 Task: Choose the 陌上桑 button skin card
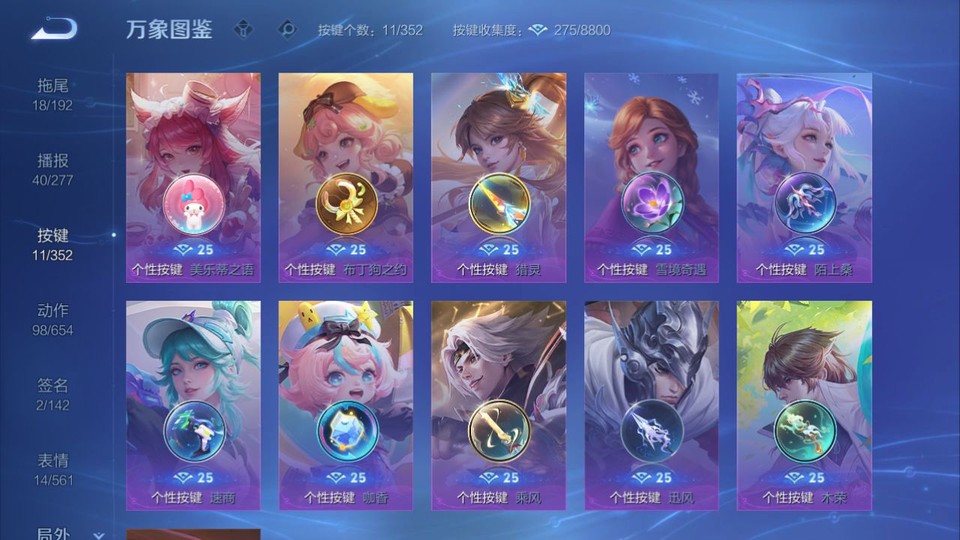804,177
